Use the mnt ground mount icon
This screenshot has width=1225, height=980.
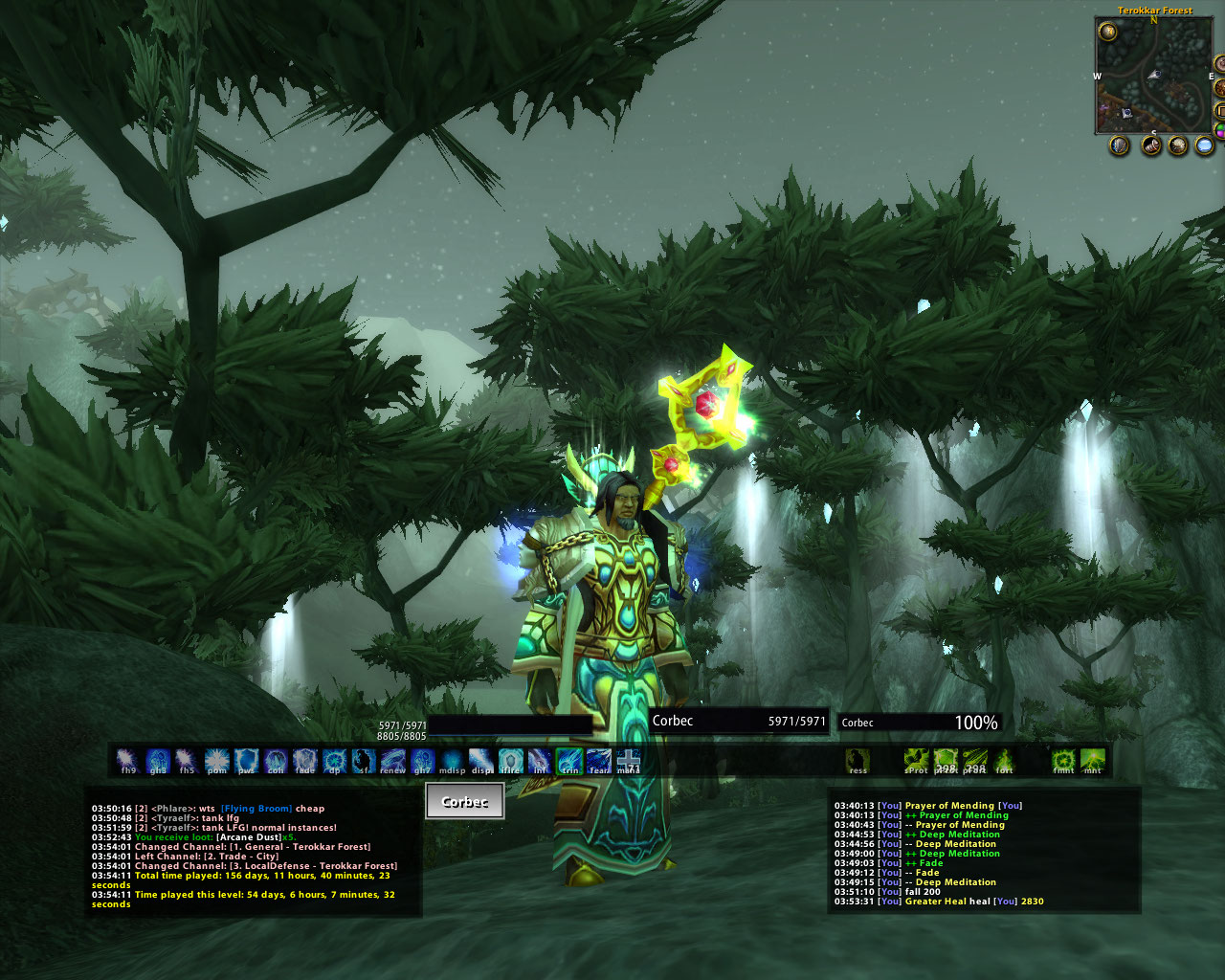point(1092,761)
